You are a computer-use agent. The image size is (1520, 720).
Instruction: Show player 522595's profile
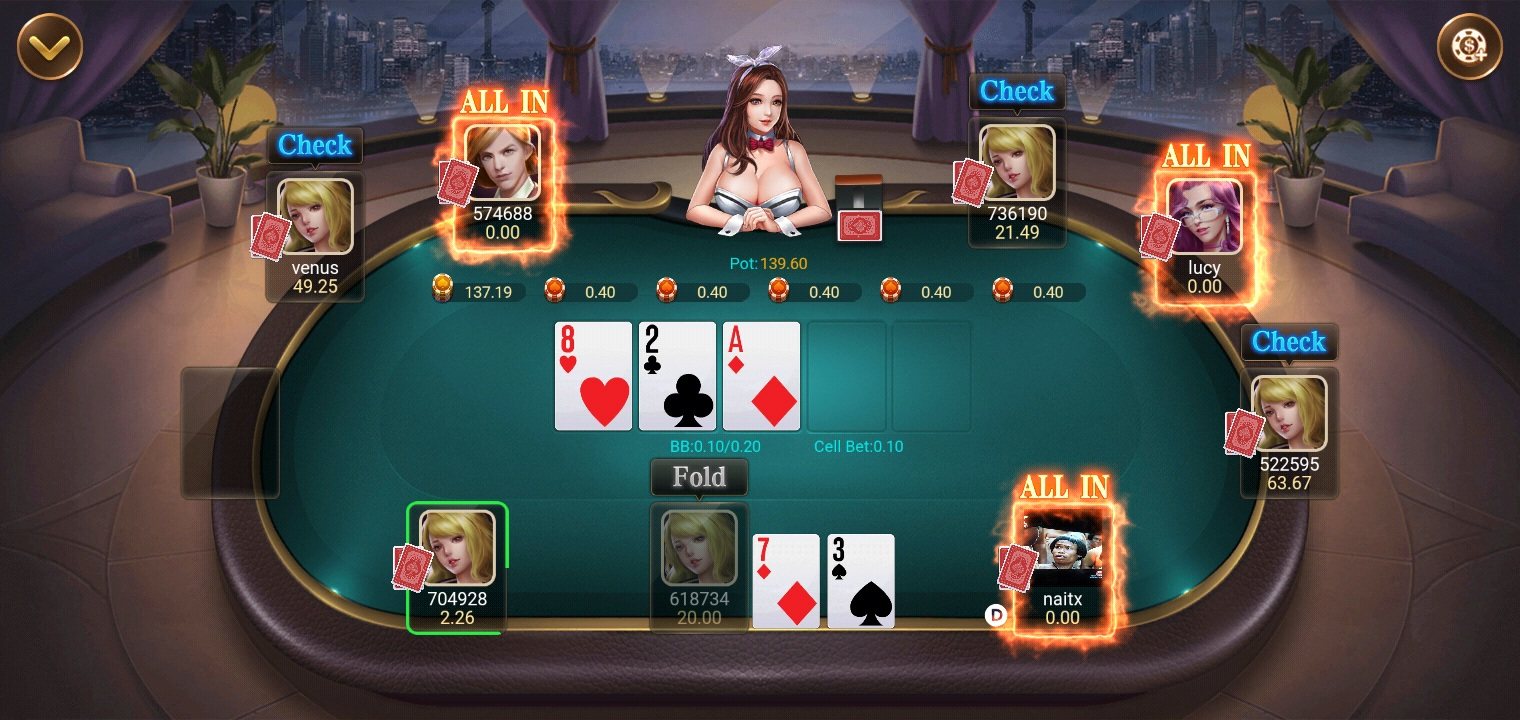(x=1289, y=413)
